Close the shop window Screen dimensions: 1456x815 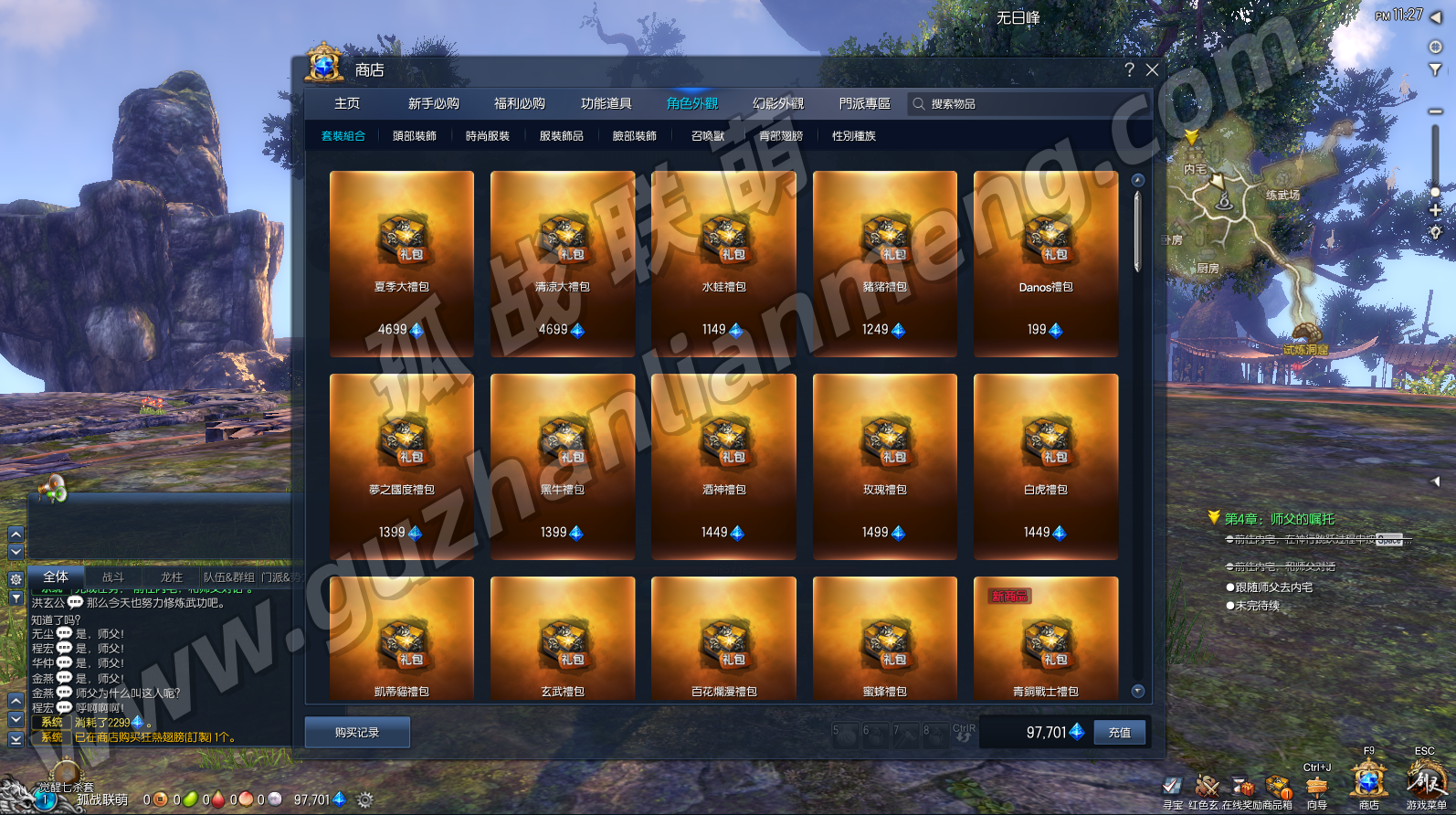(x=1152, y=70)
